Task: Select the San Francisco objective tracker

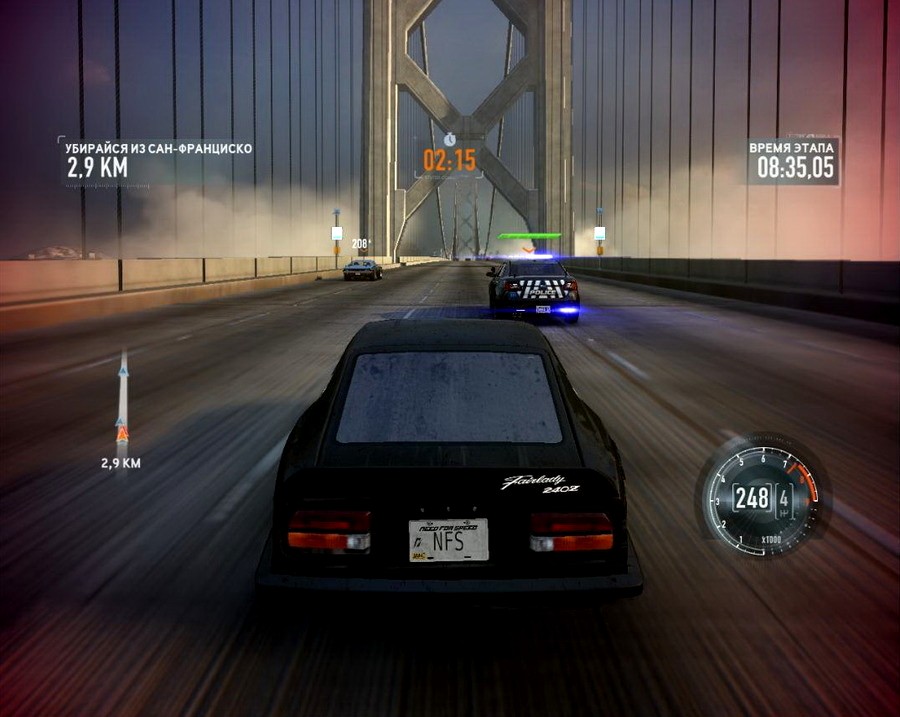Action: click(x=158, y=159)
